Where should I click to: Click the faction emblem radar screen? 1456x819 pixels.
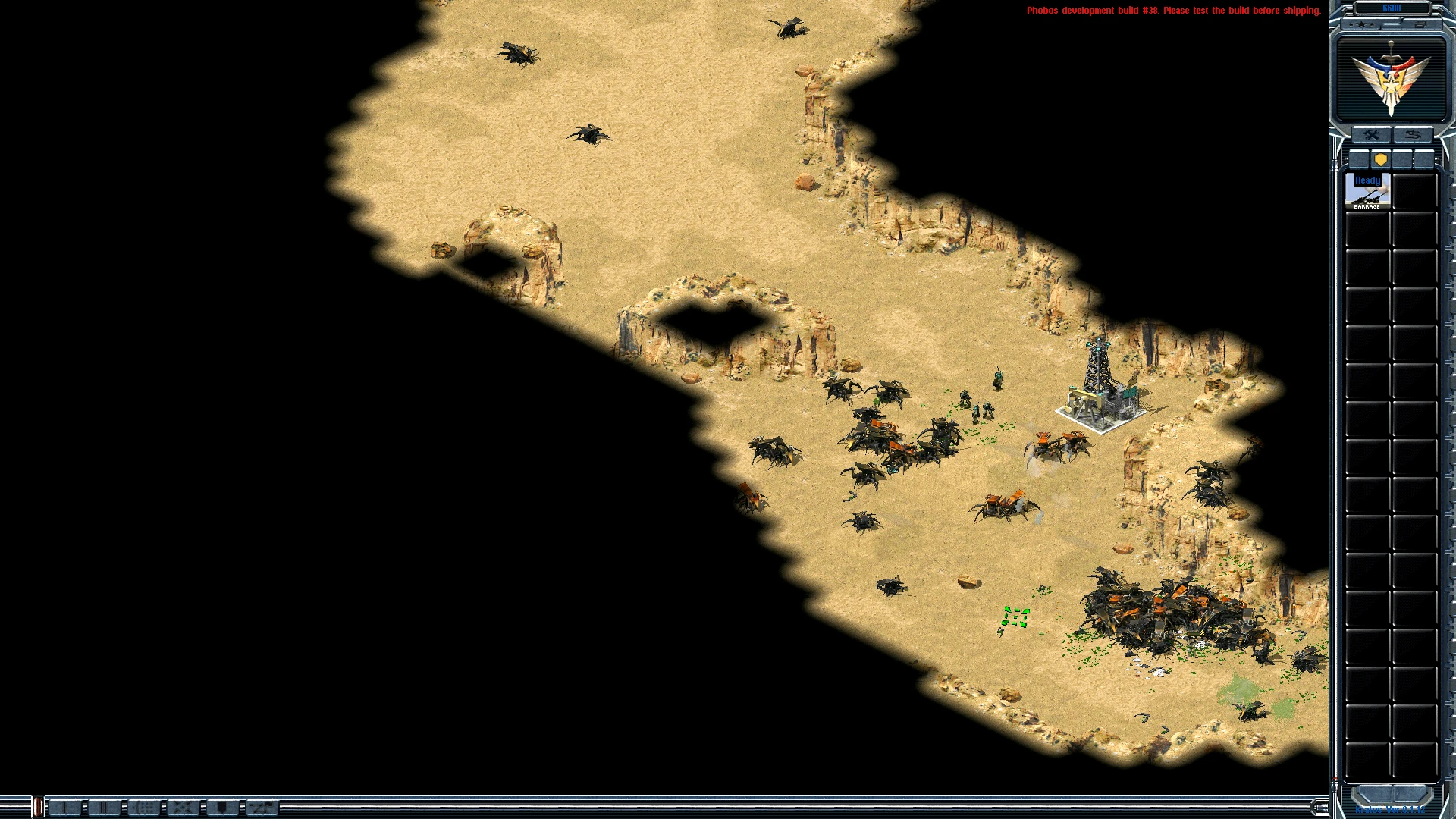pos(1391,80)
